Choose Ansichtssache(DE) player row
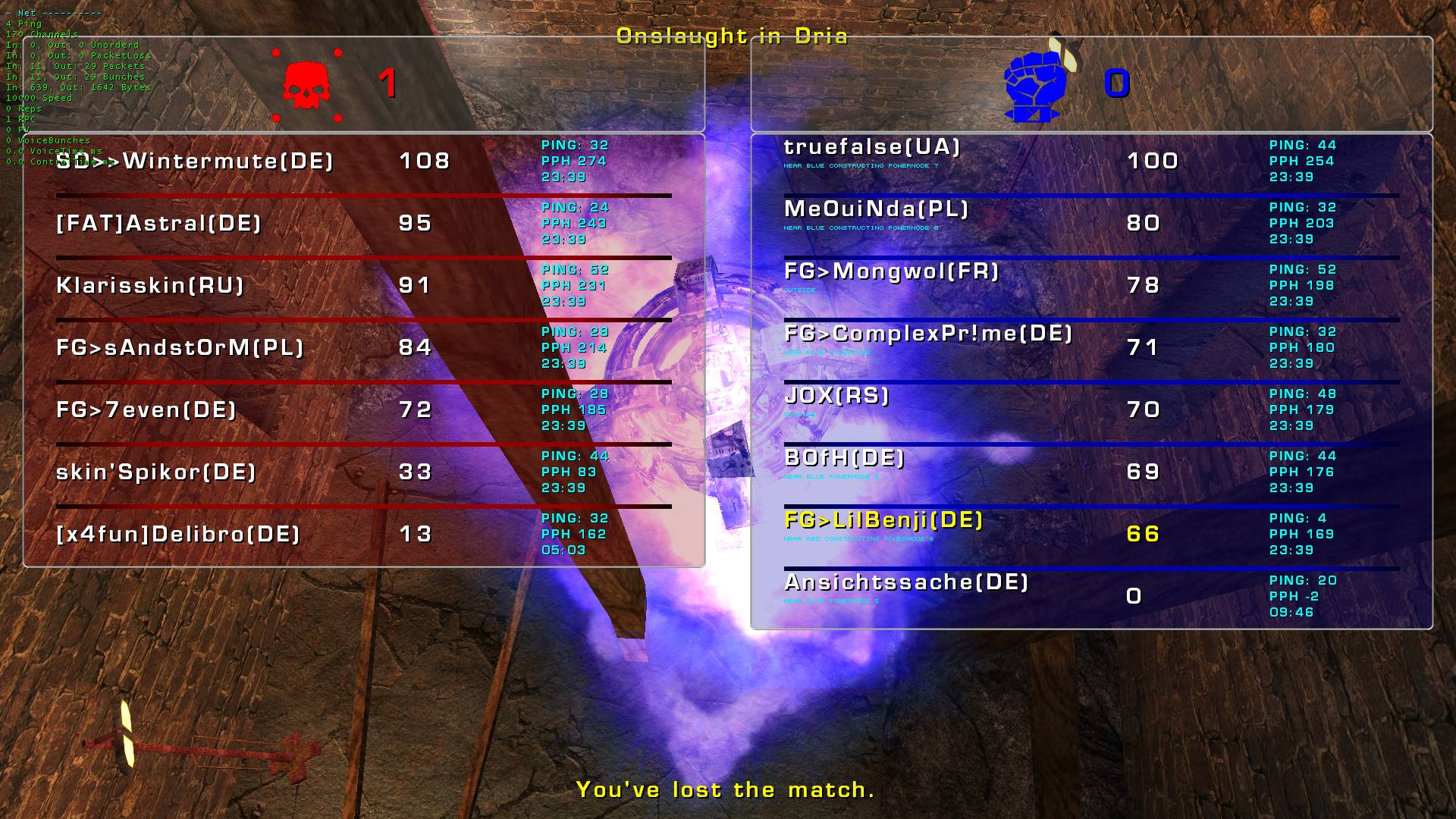This screenshot has width=1456, height=819. tap(906, 582)
